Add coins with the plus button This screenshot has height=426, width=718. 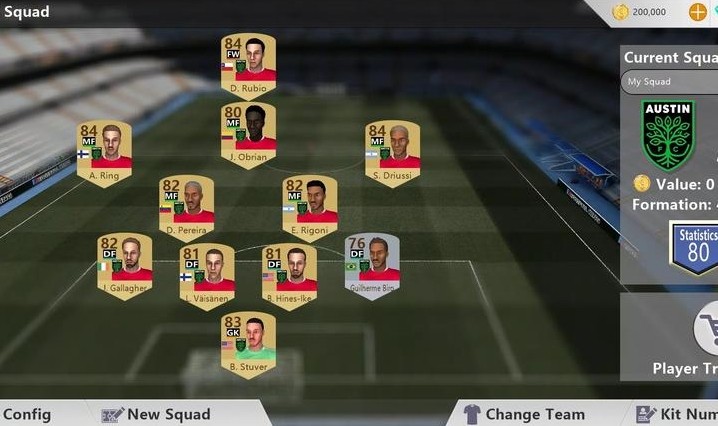pyautogui.click(x=698, y=12)
